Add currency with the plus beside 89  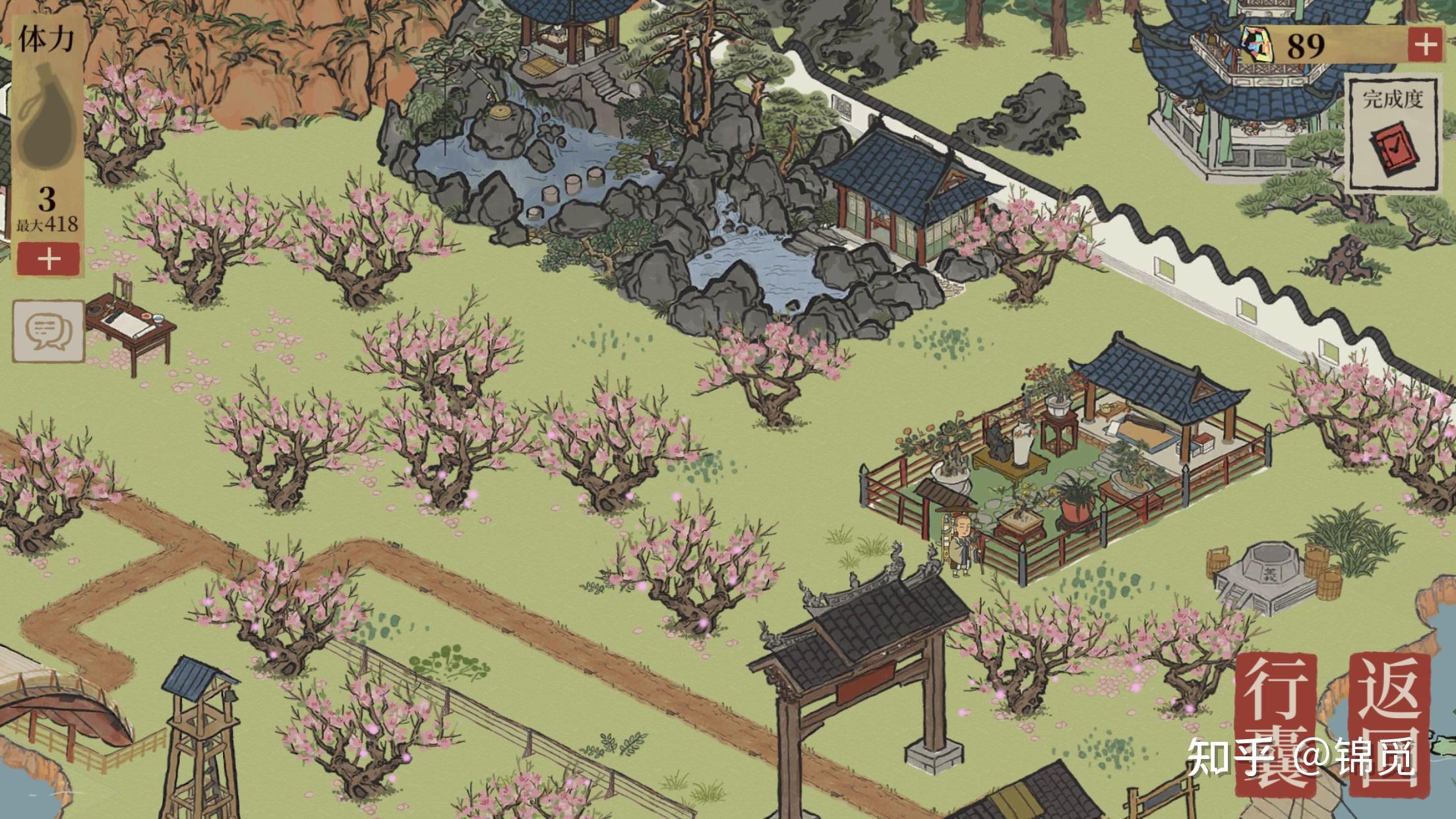[x=1426, y=45]
